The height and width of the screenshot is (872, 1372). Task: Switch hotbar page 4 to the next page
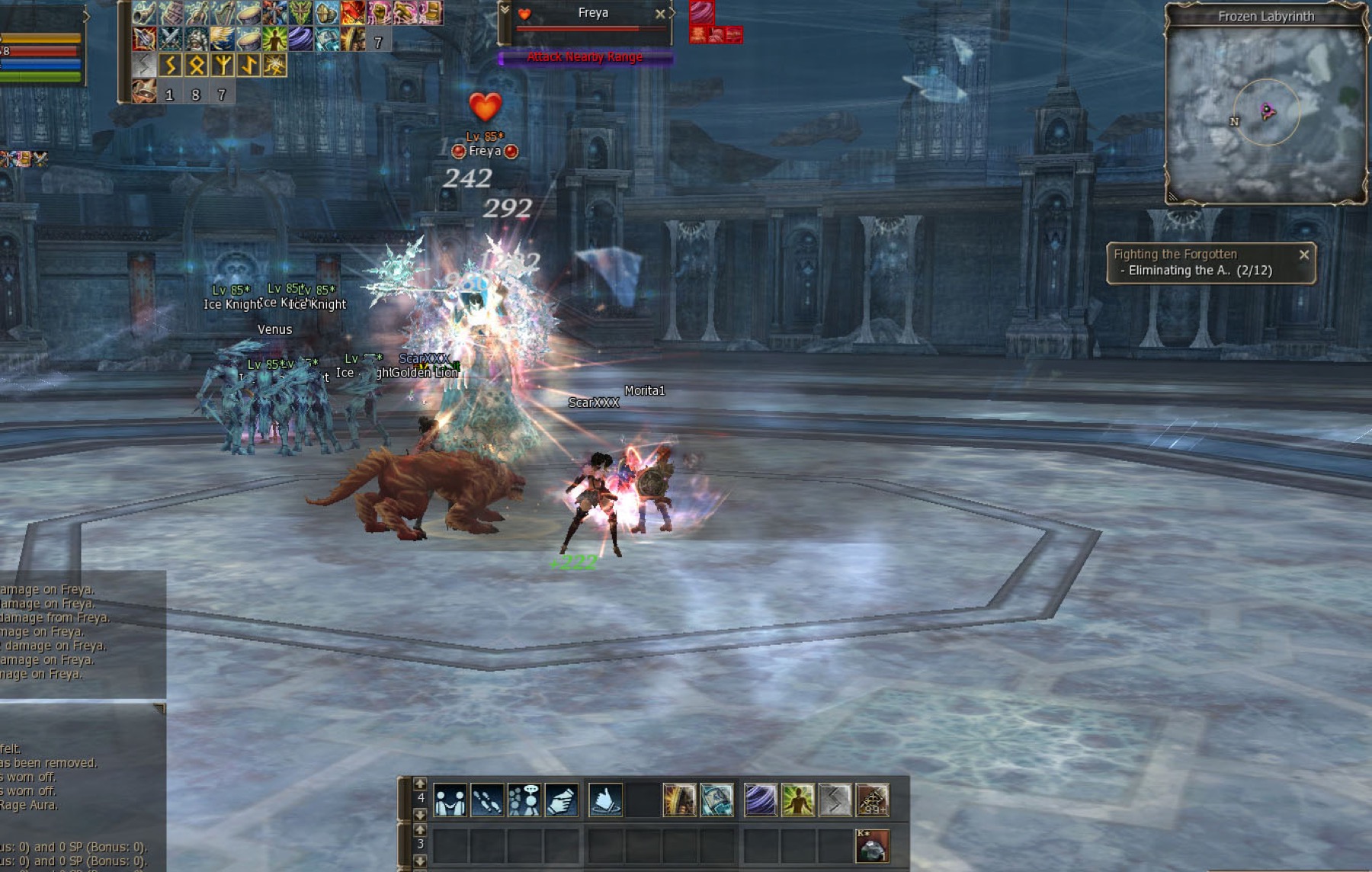[x=420, y=814]
